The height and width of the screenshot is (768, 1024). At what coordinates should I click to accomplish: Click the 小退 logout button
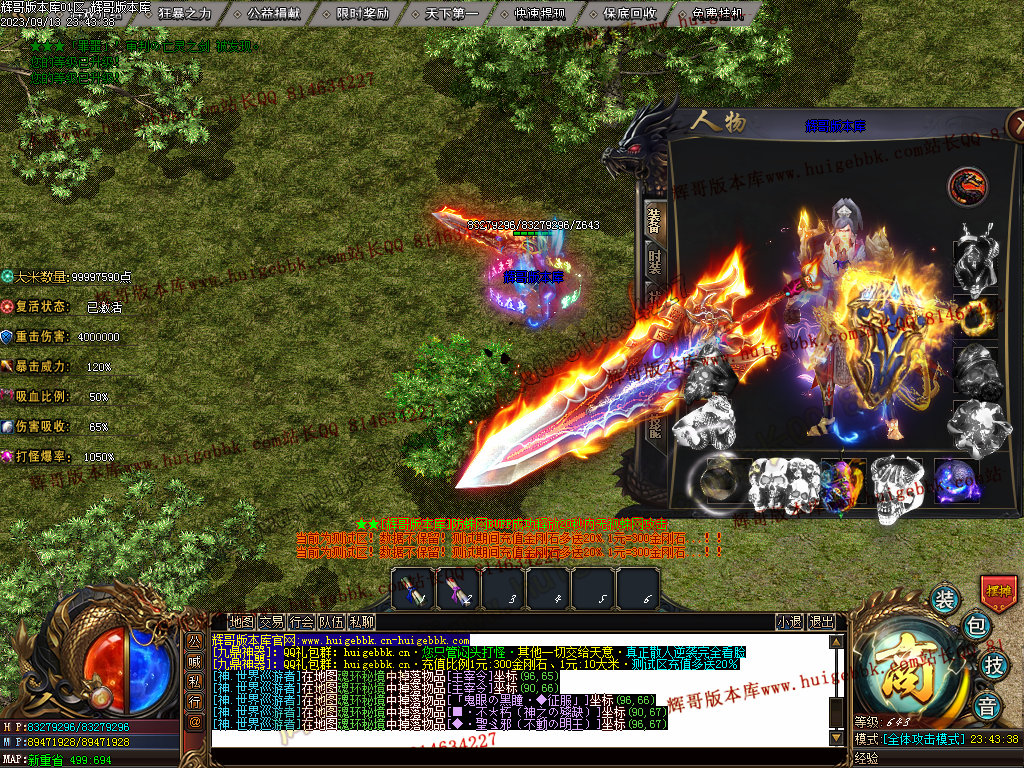pos(789,621)
